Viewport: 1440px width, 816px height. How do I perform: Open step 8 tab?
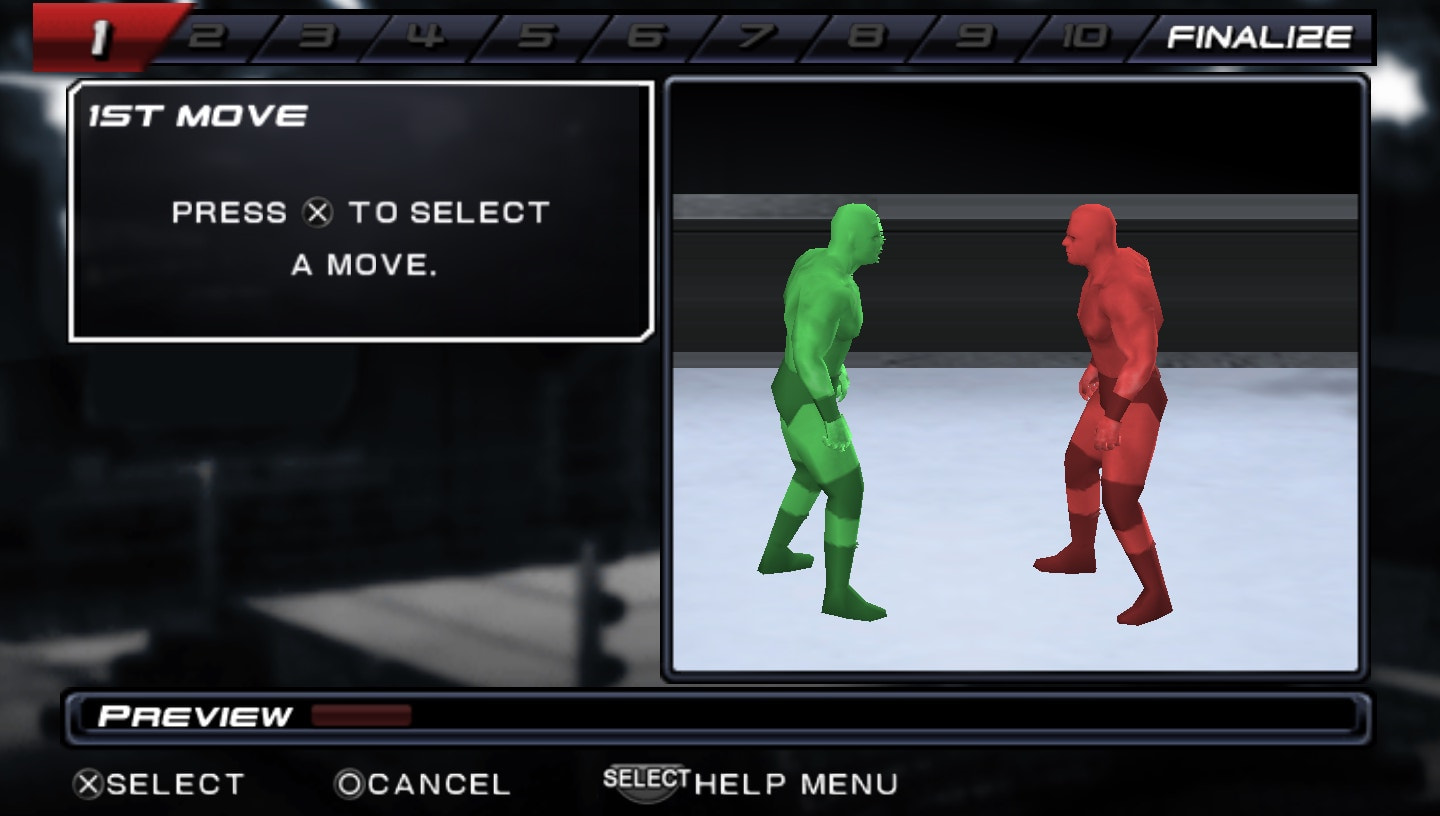tap(866, 38)
